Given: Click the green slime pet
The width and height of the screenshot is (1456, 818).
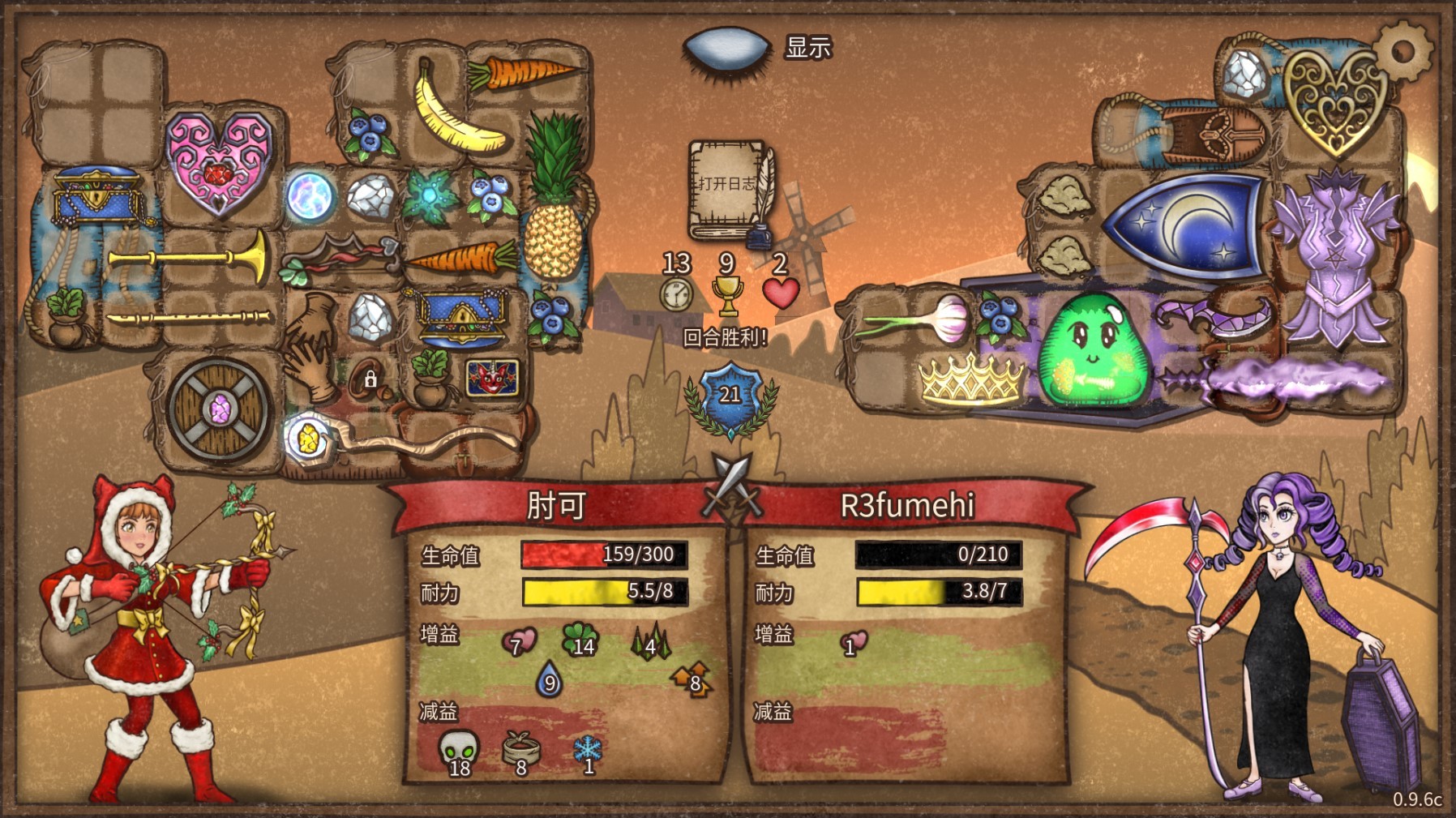Looking at the screenshot, I should coord(1091,349).
